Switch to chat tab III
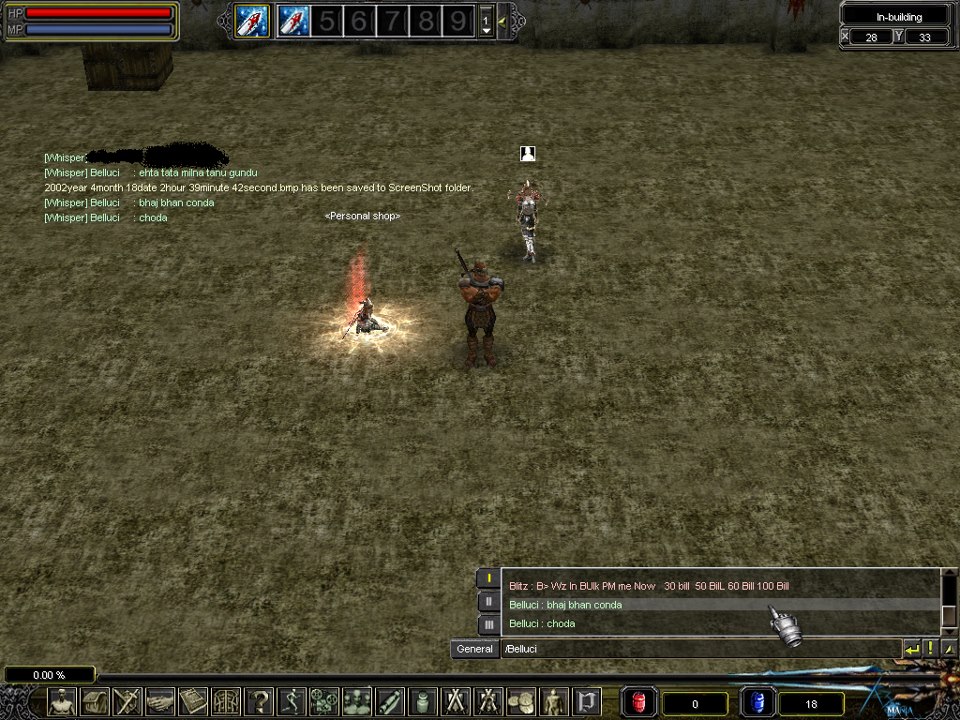960x720 pixels. tap(488, 624)
